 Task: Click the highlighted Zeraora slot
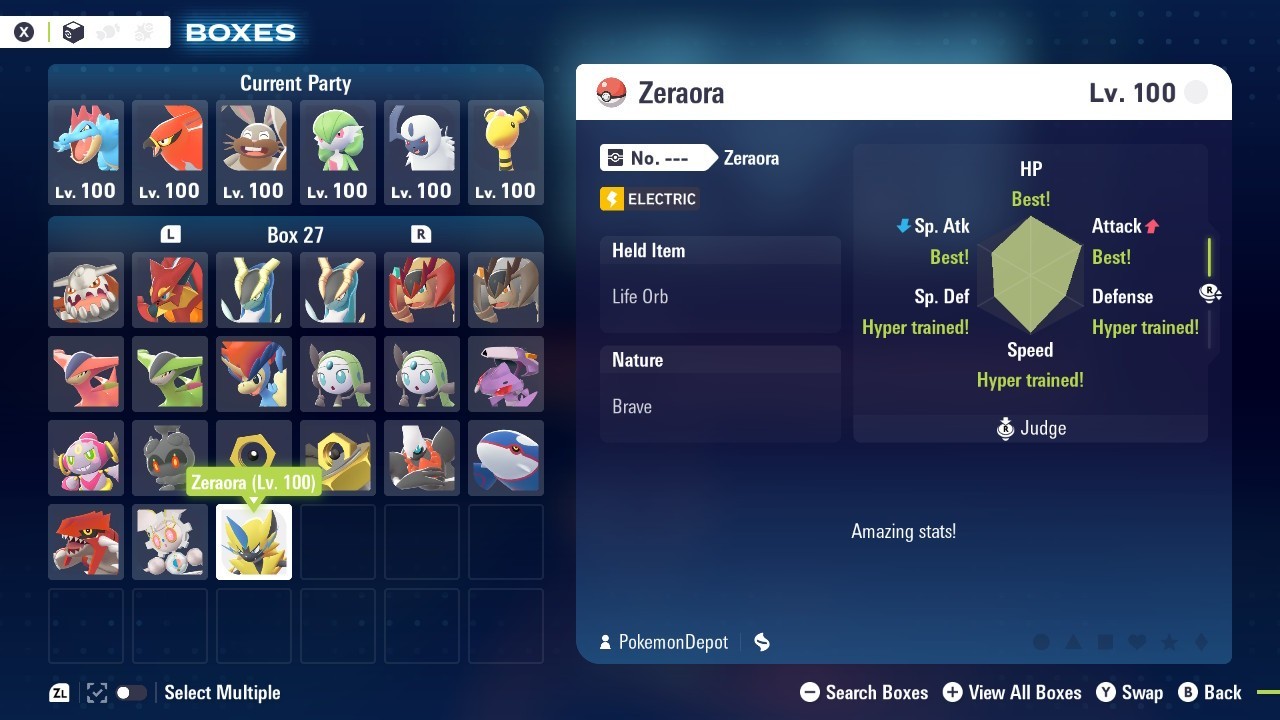pos(254,542)
